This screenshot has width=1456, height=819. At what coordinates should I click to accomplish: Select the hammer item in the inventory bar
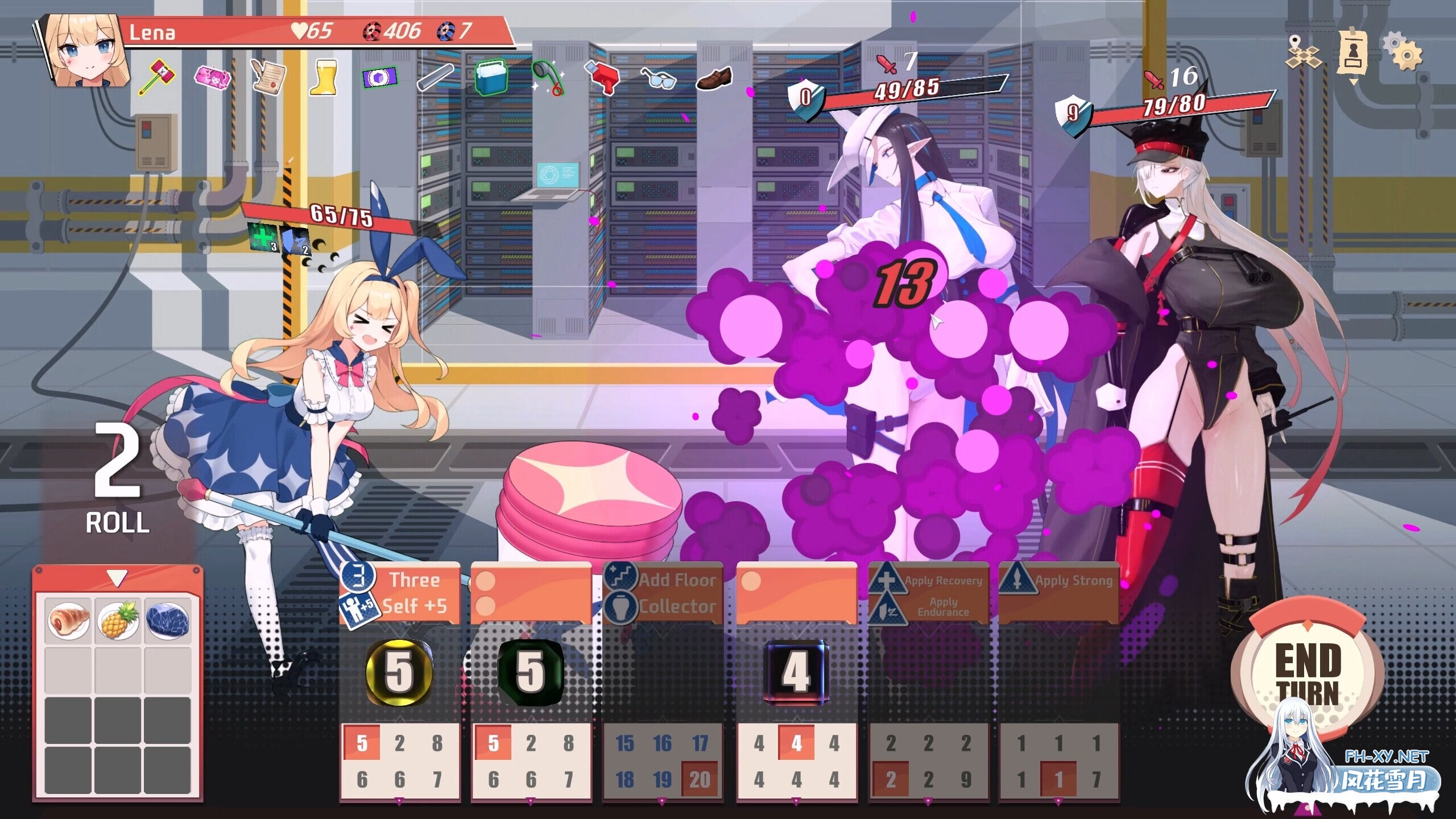click(158, 75)
